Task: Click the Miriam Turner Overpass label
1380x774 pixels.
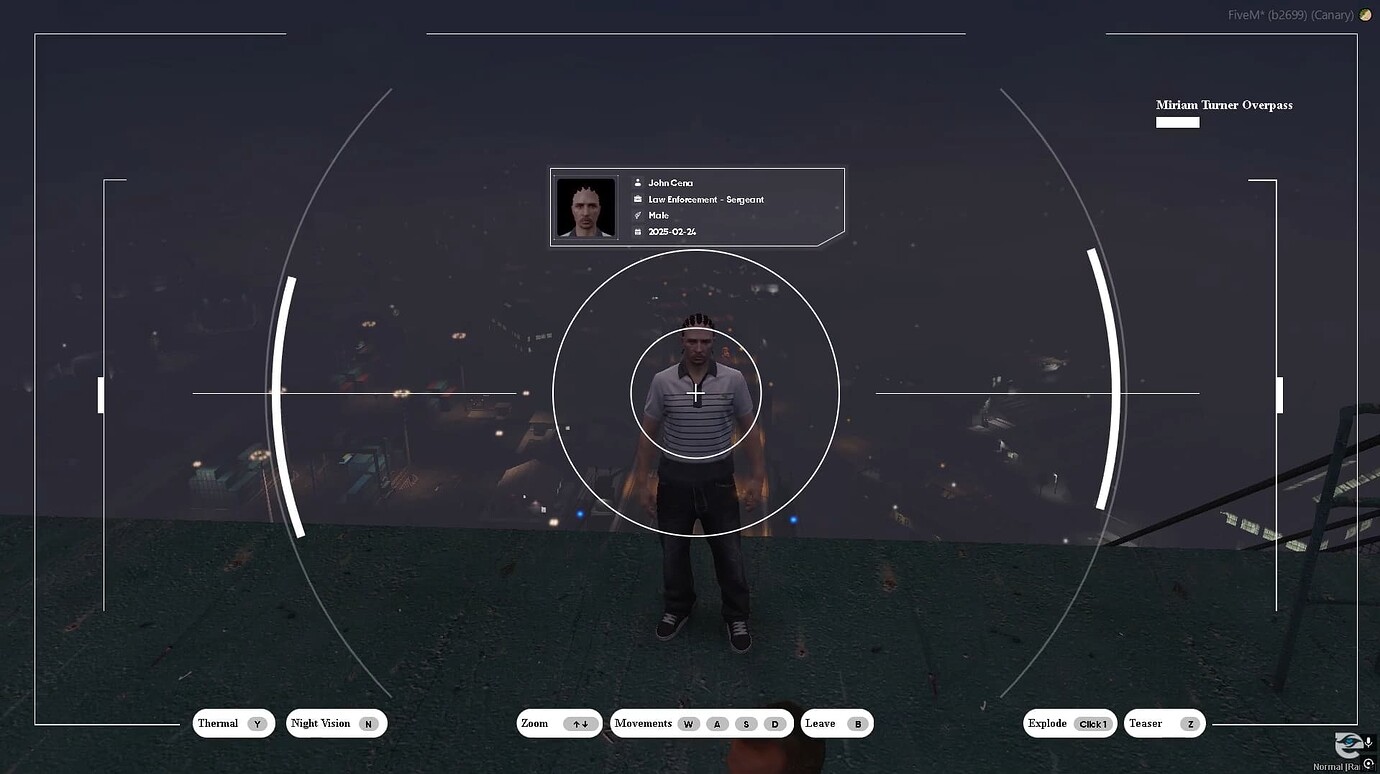Action: coord(1224,105)
